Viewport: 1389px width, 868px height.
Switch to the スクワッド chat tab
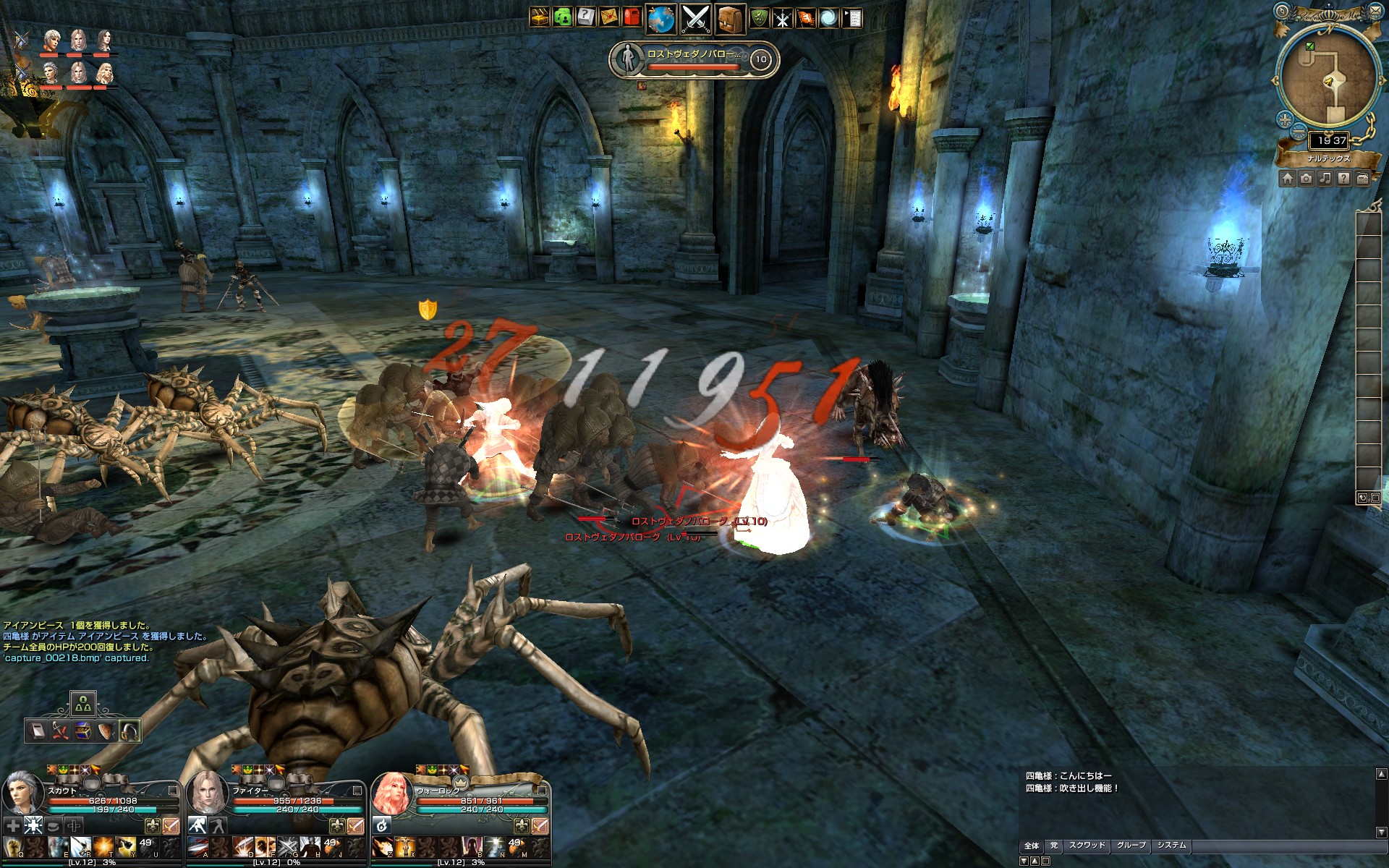click(x=1087, y=846)
